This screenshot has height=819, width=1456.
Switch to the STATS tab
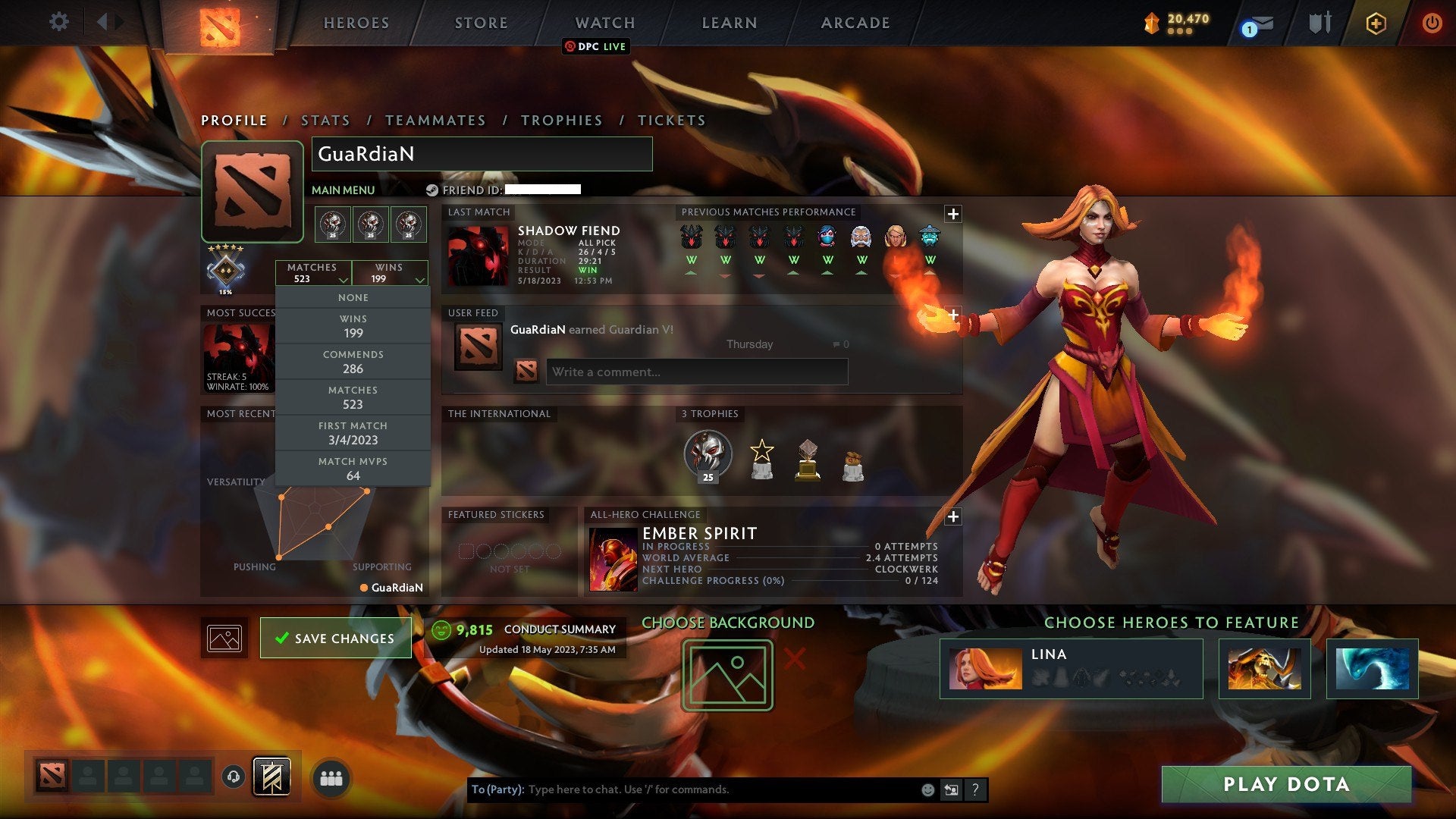324,120
